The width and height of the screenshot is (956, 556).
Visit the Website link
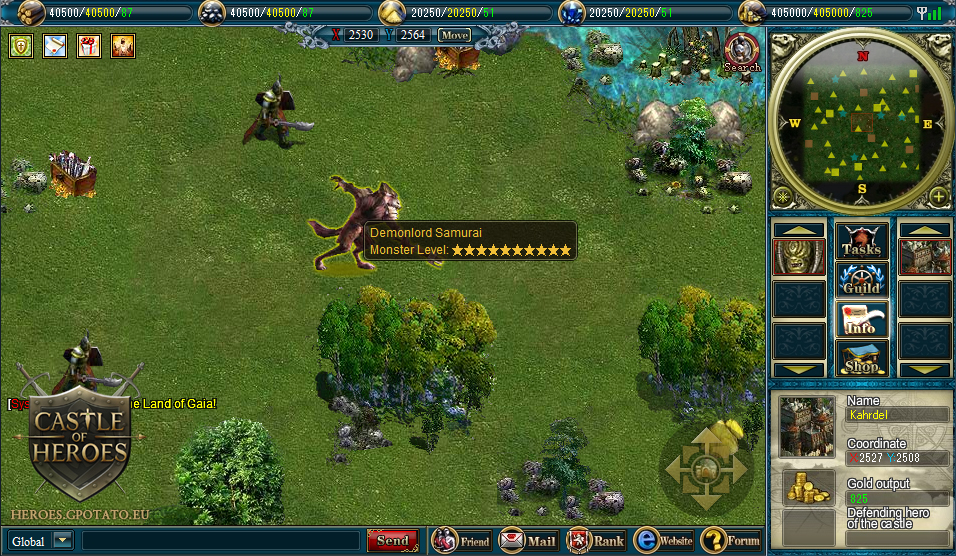tap(663, 541)
